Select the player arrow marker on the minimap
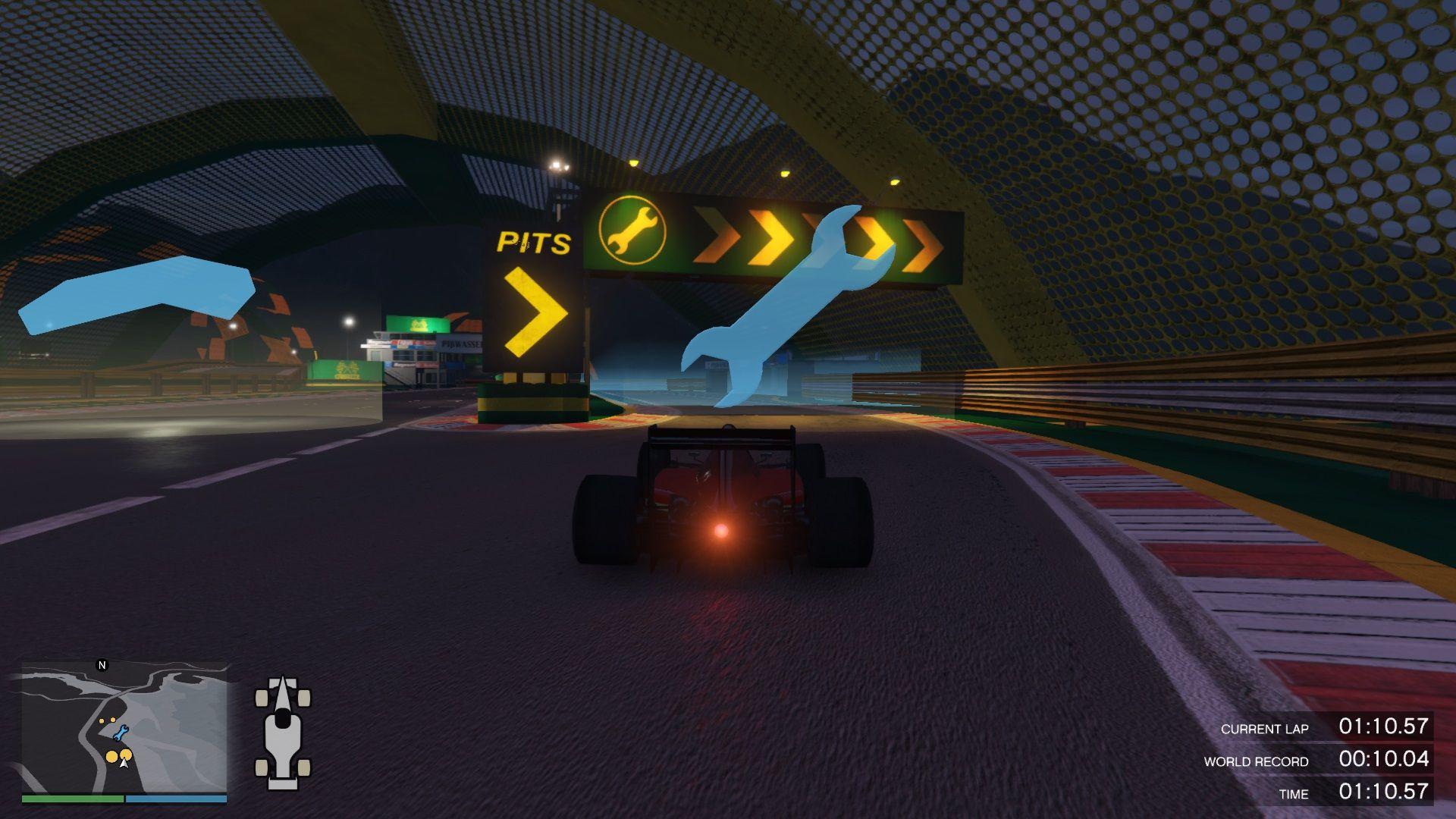The width and height of the screenshot is (1456, 819). tap(124, 764)
